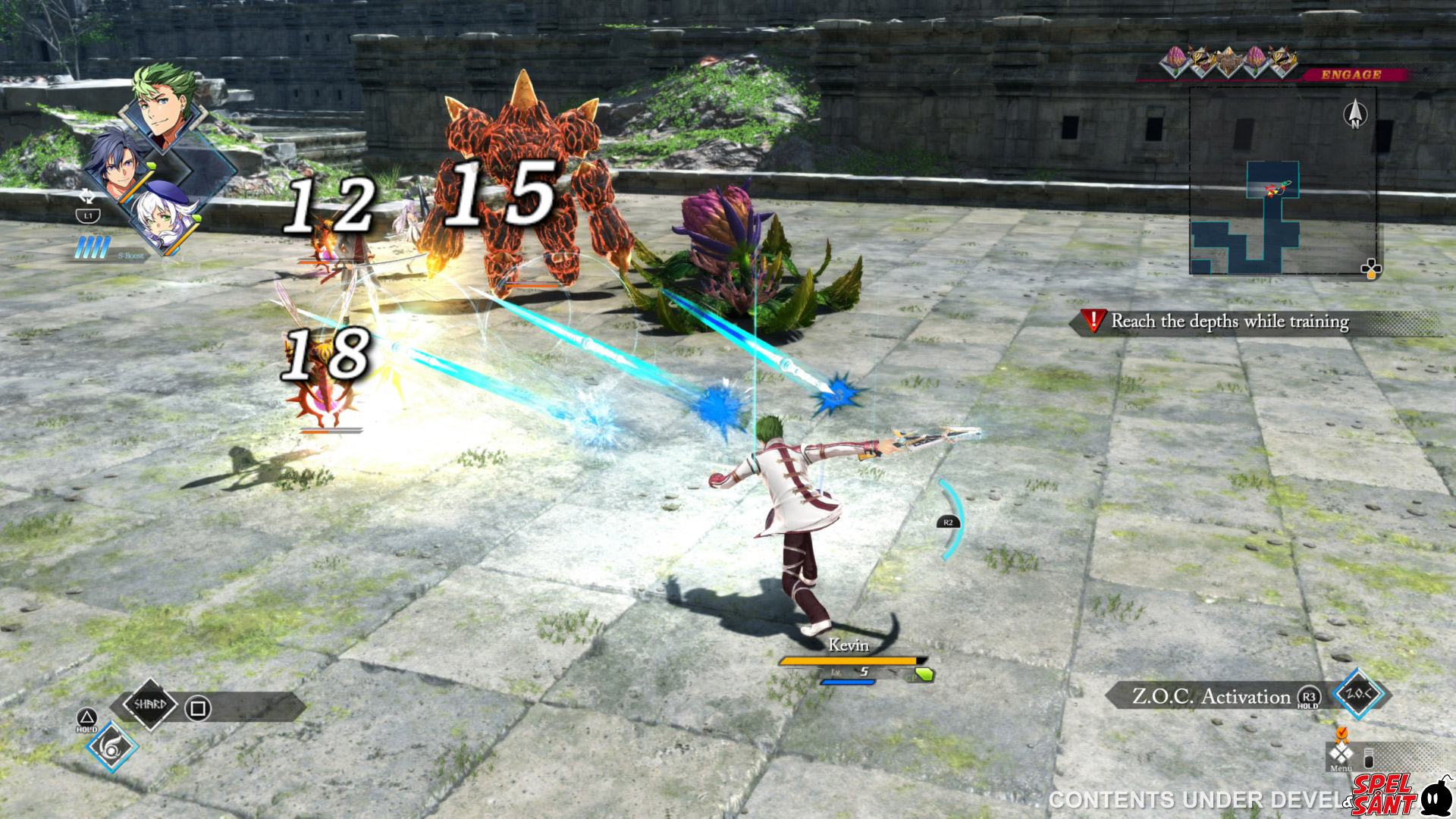1456x819 pixels.
Task: Open the dungeon minimap
Action: pyautogui.click(x=1283, y=180)
